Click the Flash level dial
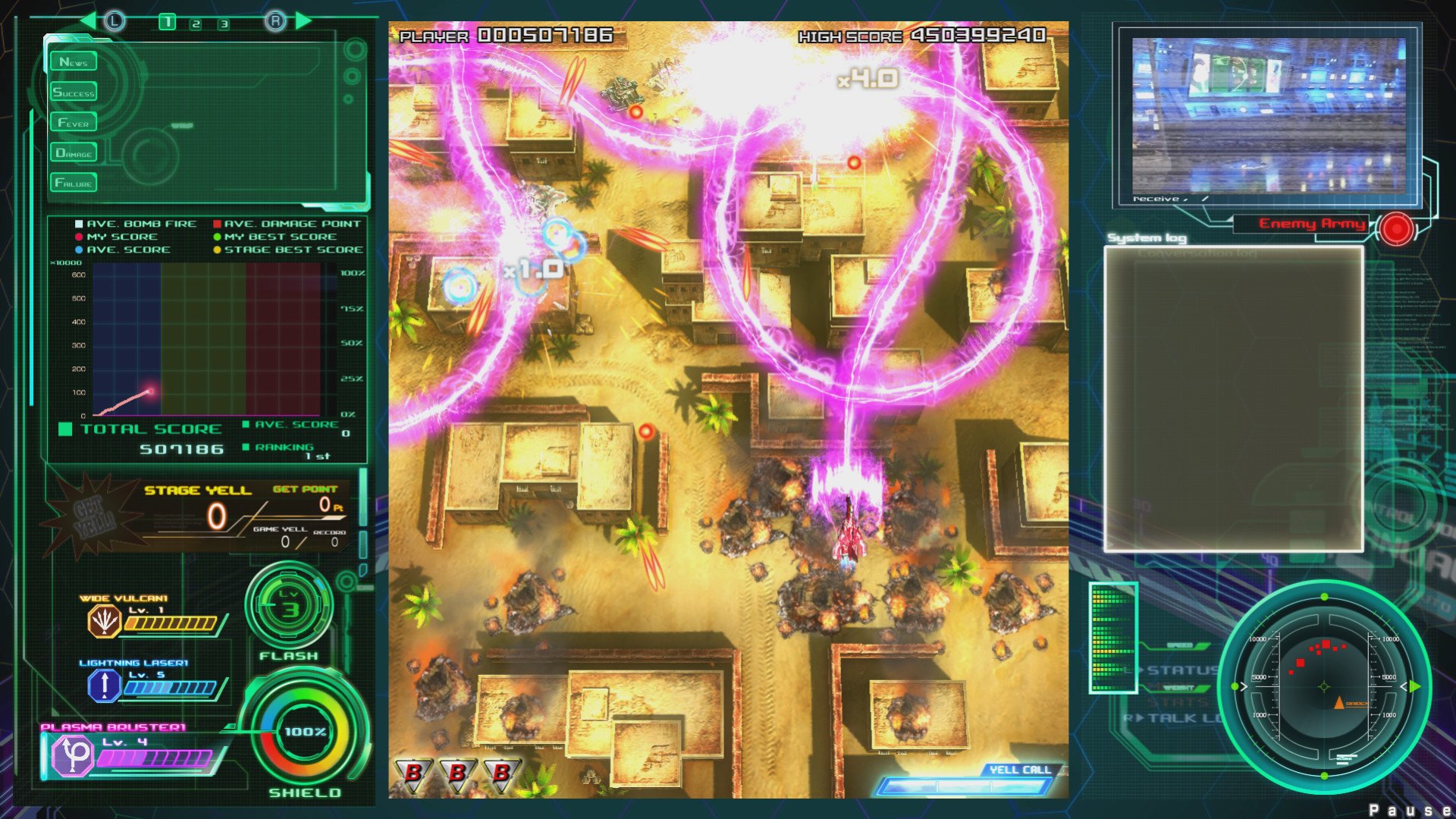The height and width of the screenshot is (819, 1456). [289, 606]
